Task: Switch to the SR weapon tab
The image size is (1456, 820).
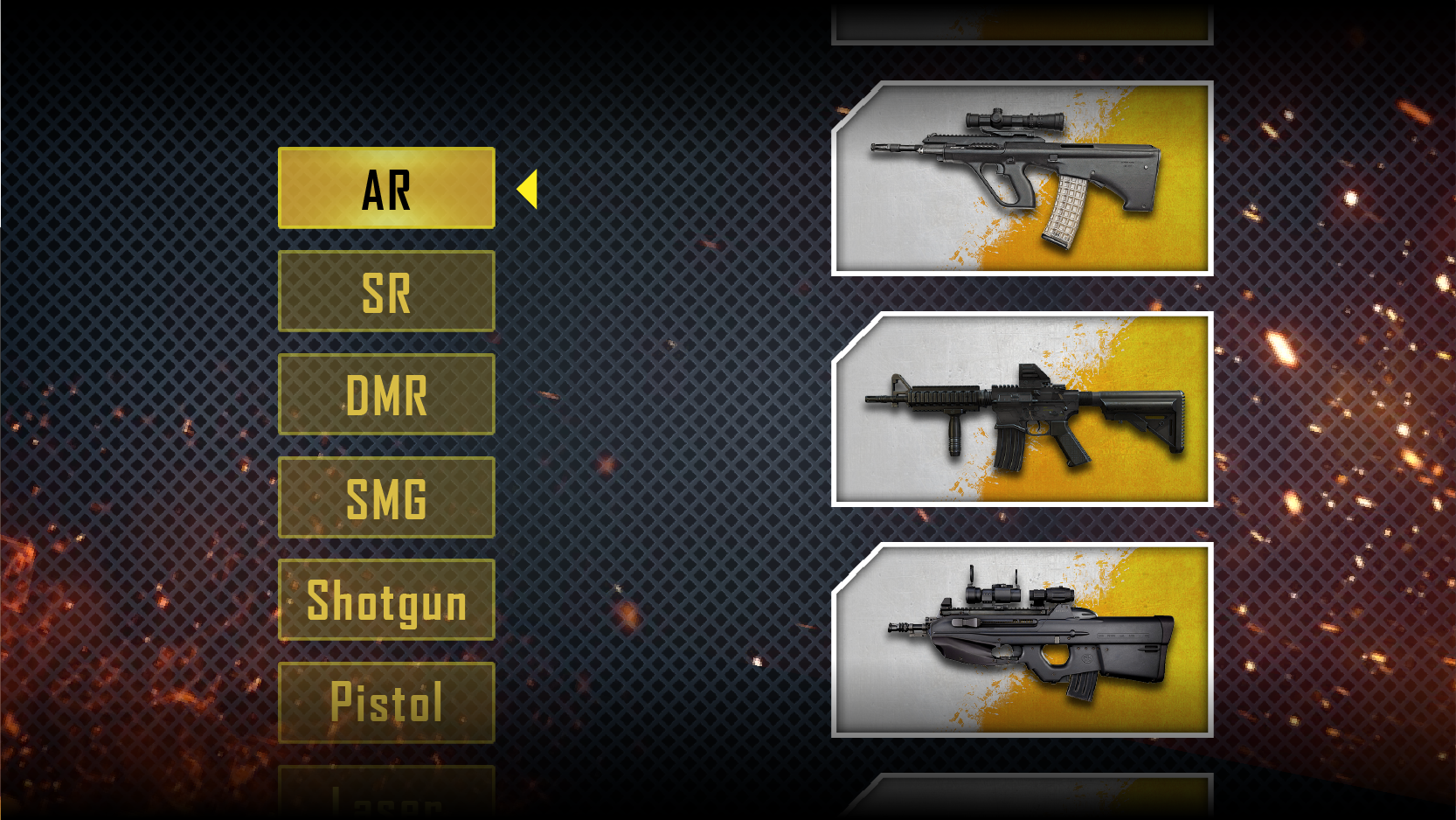Action: [x=385, y=291]
